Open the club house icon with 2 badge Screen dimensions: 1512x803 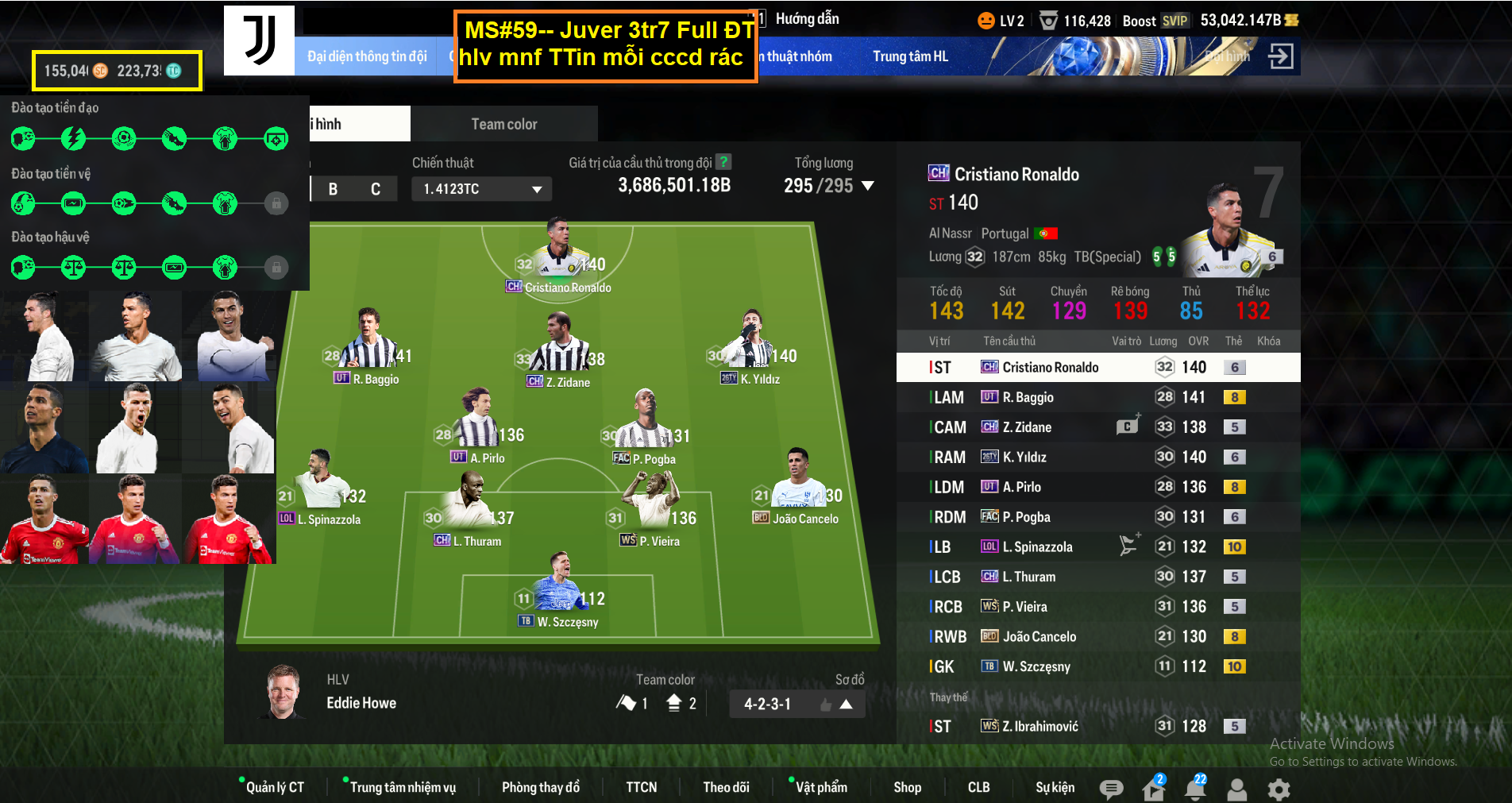(1153, 789)
